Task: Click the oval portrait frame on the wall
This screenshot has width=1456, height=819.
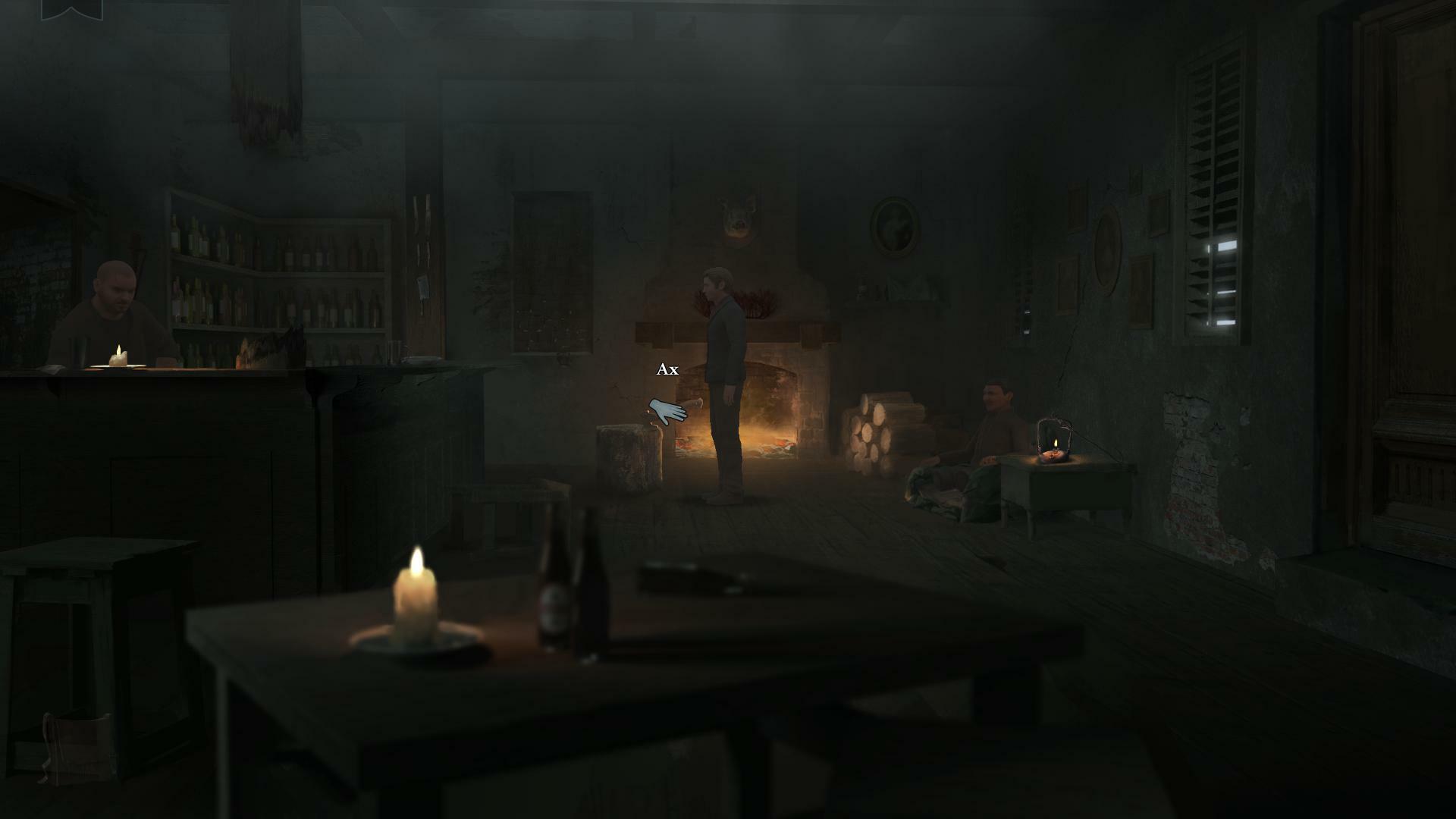Action: pos(891,224)
